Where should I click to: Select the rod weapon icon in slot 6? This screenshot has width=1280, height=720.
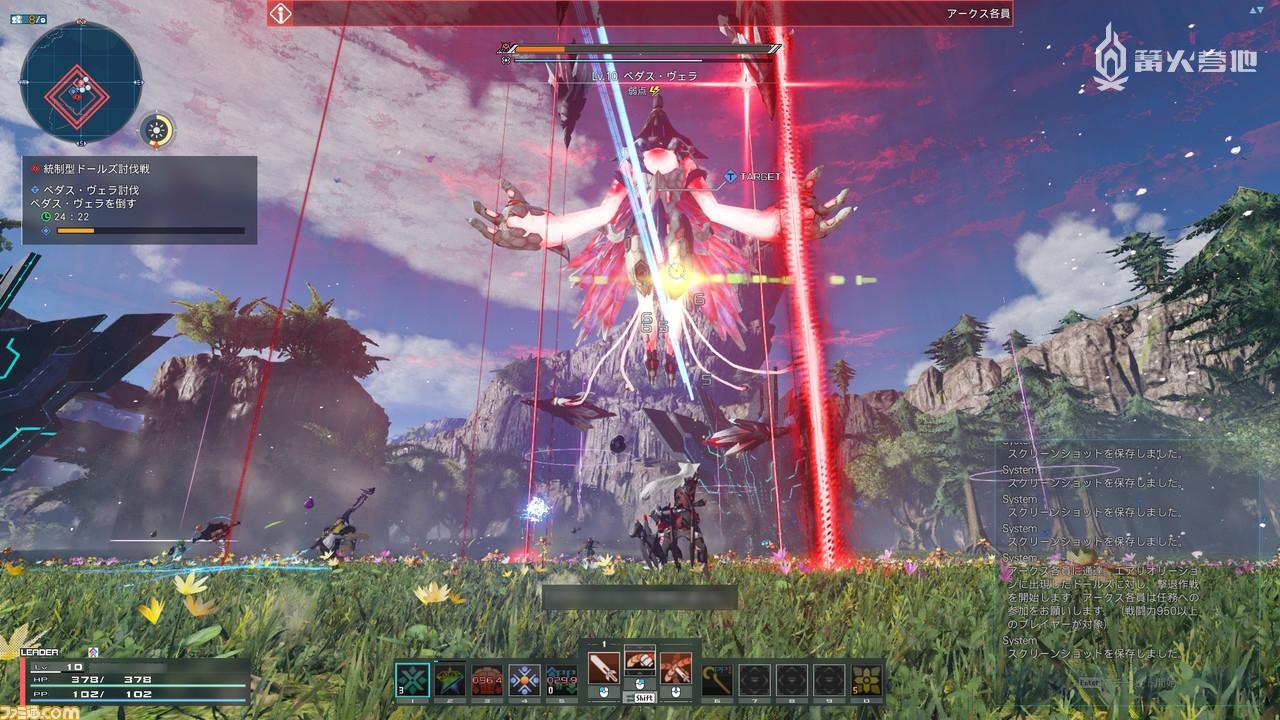pos(715,680)
